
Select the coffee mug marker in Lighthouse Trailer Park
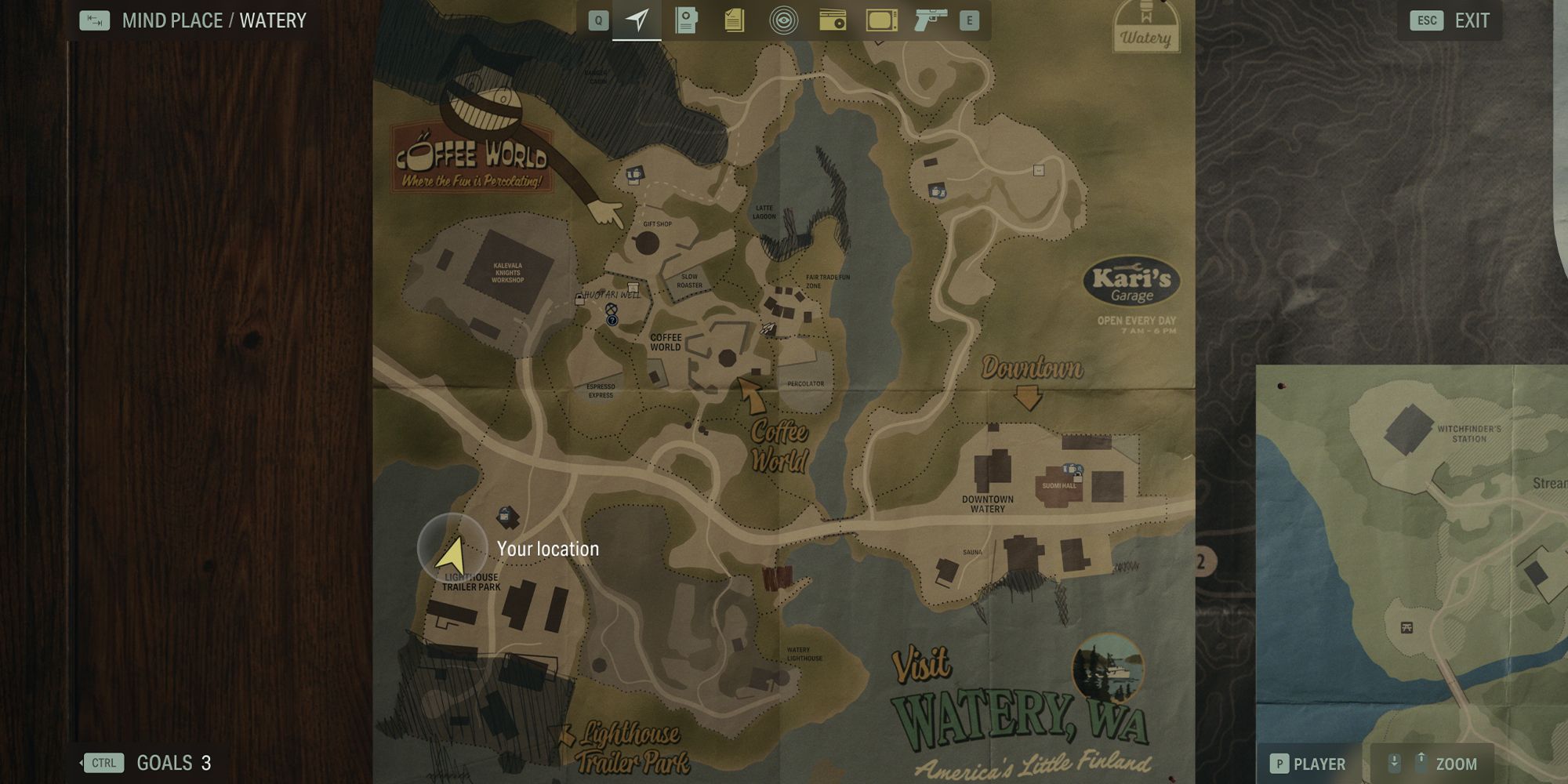[x=506, y=515]
